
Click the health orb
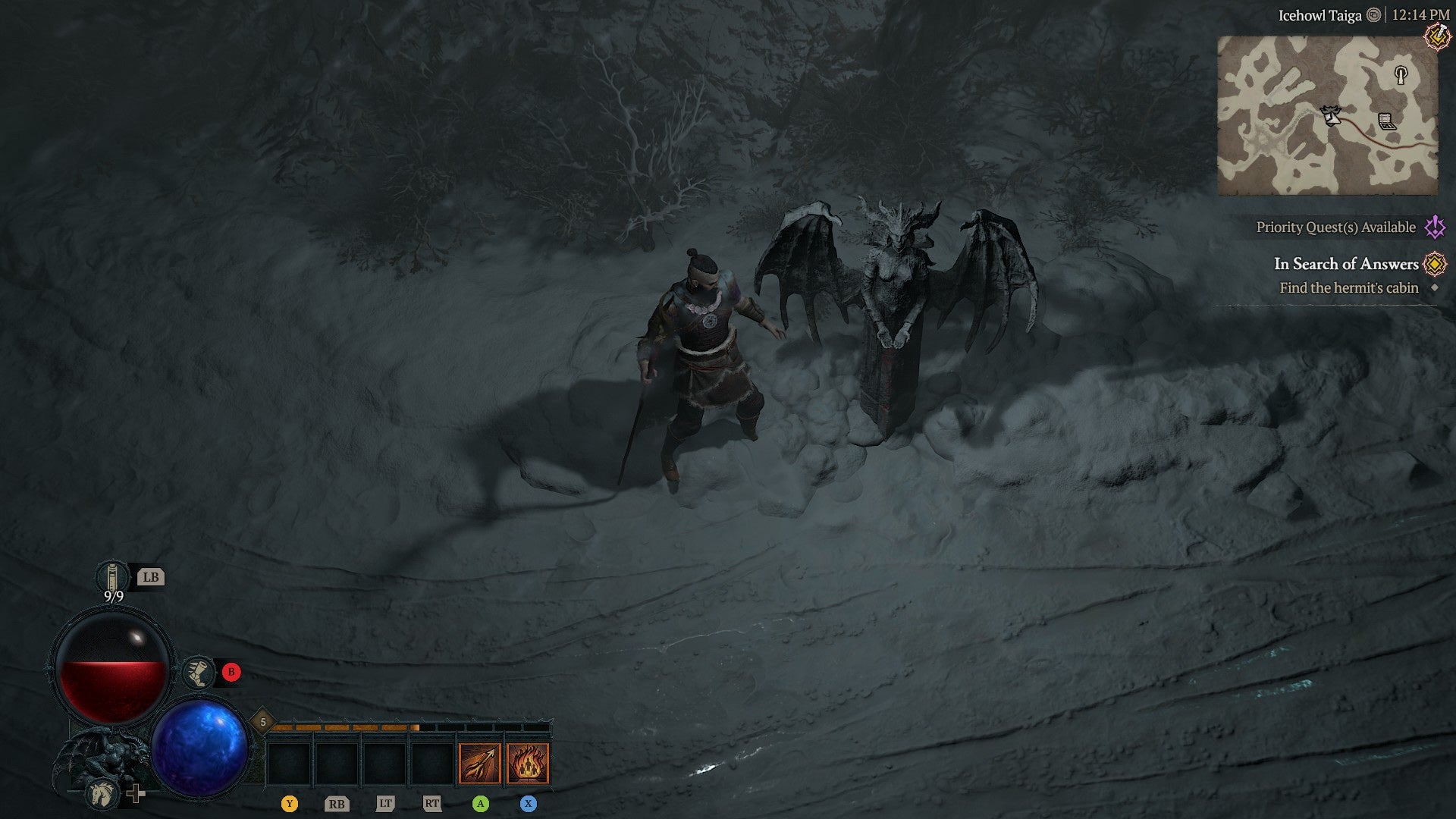(112, 665)
